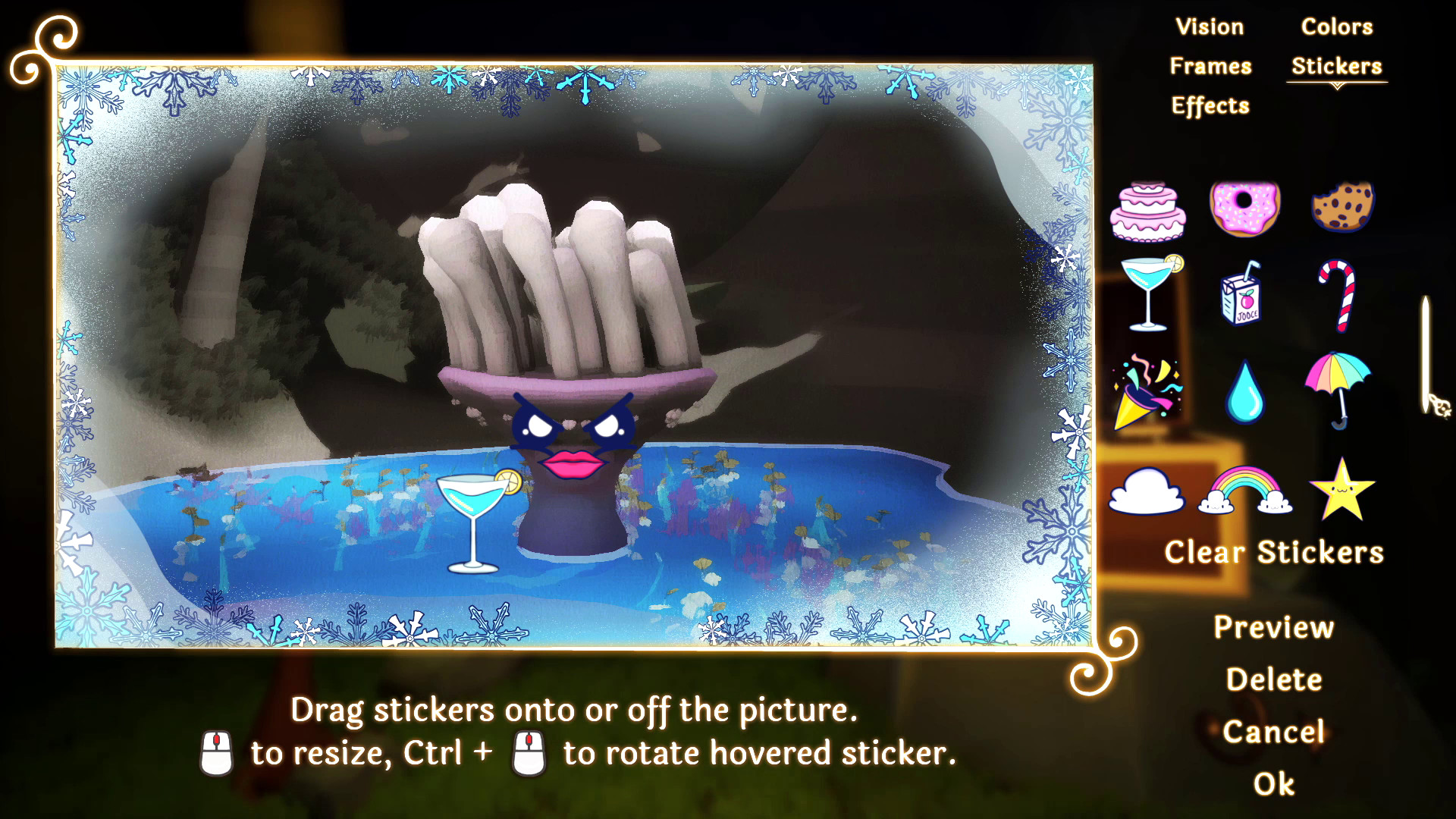Pick the white cloud sticker
This screenshot has width=1456, height=819.
click(x=1146, y=491)
